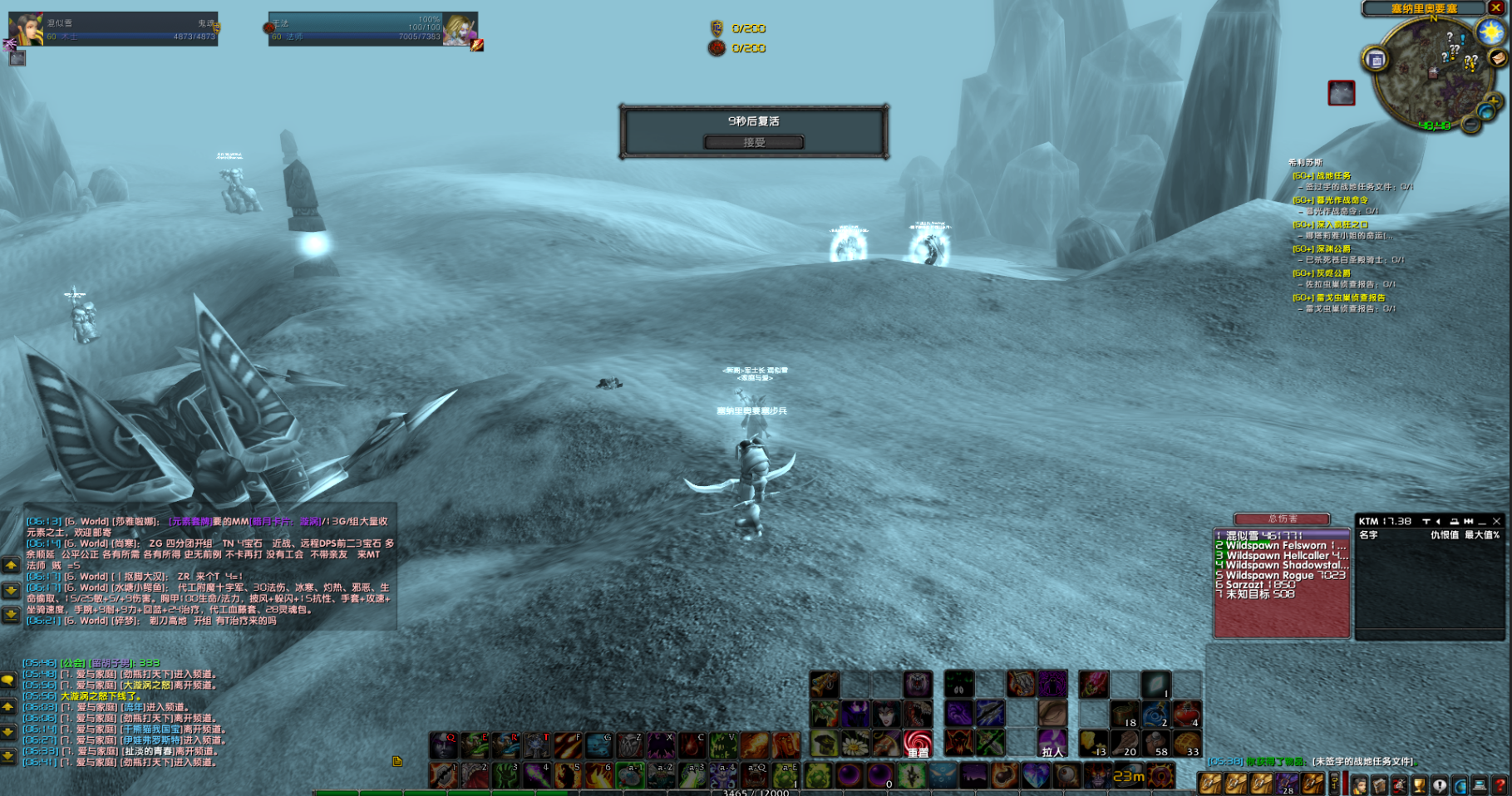Image resolution: width=1512 pixels, height=796 pixels.
Task: Open the red question mark help button
Action: coord(1500,784)
